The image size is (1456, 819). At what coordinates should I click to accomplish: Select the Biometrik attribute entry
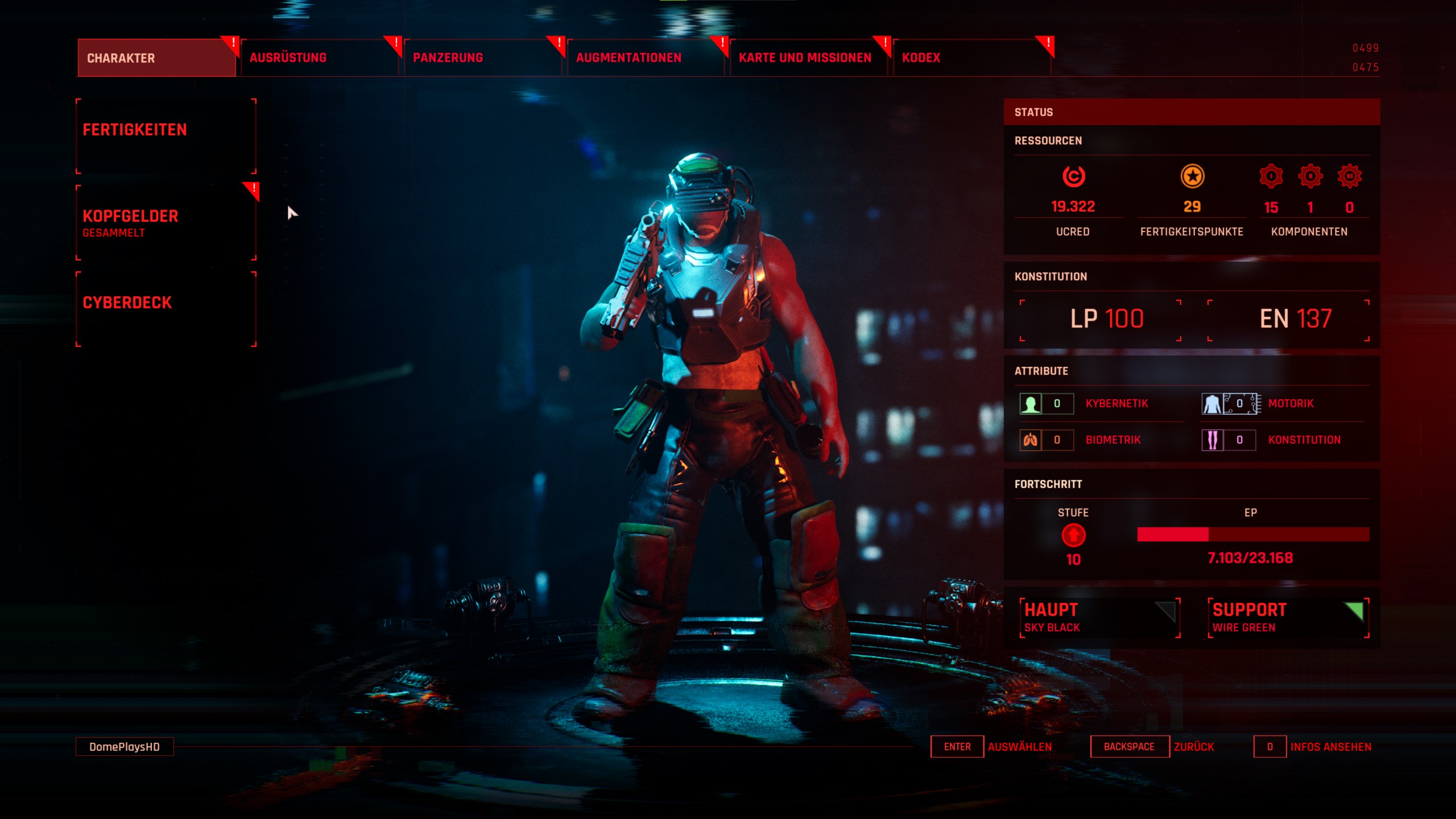tap(1113, 440)
